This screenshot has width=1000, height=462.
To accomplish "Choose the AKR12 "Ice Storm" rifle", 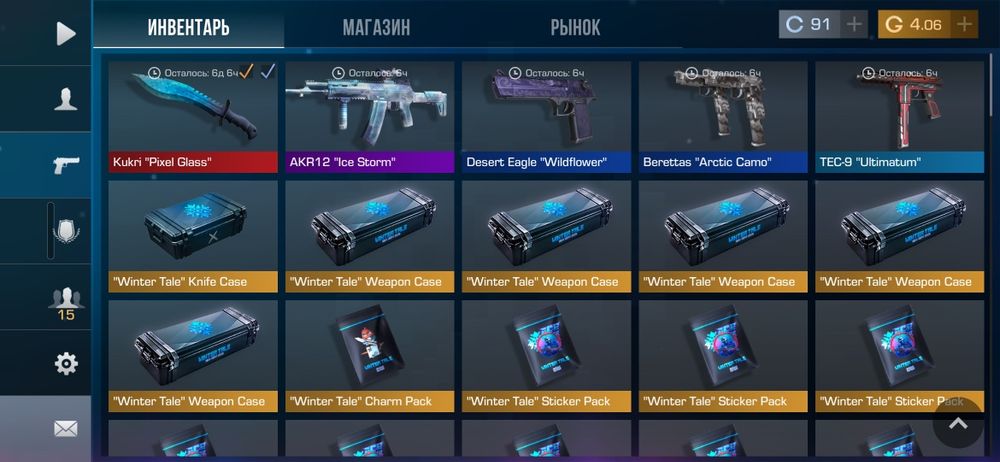I will pyautogui.click(x=370, y=116).
